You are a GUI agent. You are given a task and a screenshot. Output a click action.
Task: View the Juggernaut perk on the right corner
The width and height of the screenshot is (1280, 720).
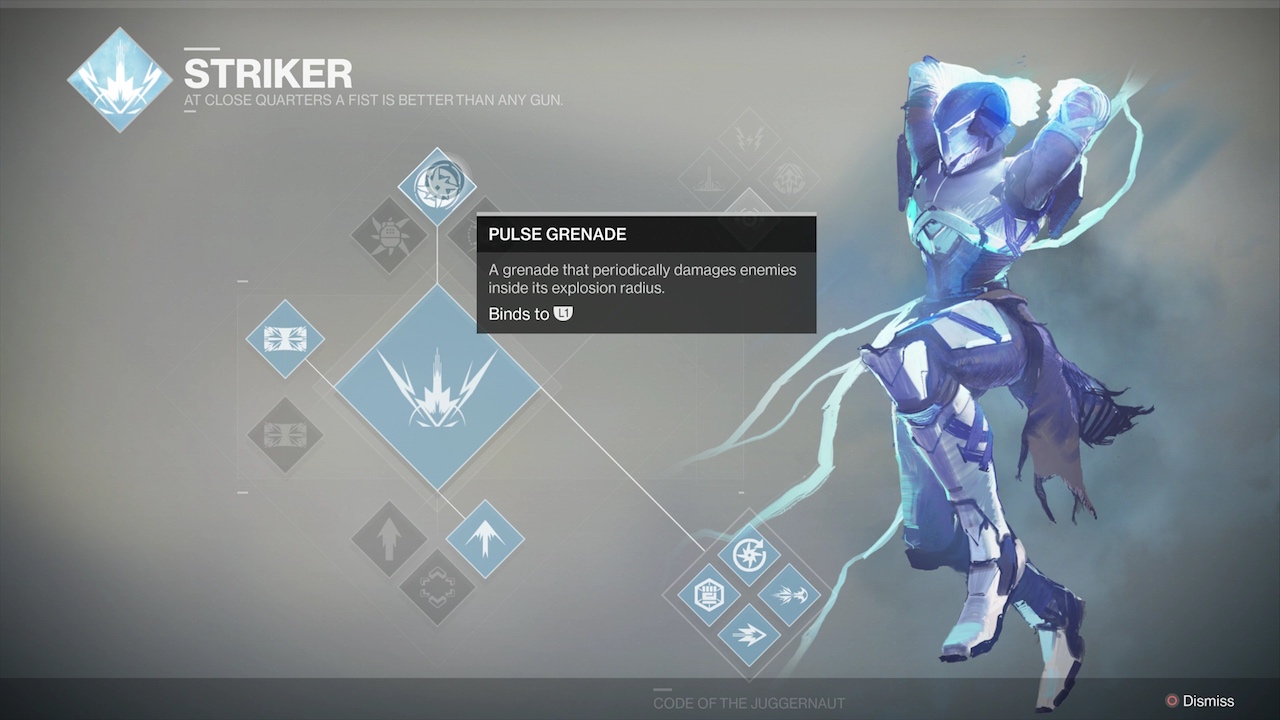[x=789, y=595]
